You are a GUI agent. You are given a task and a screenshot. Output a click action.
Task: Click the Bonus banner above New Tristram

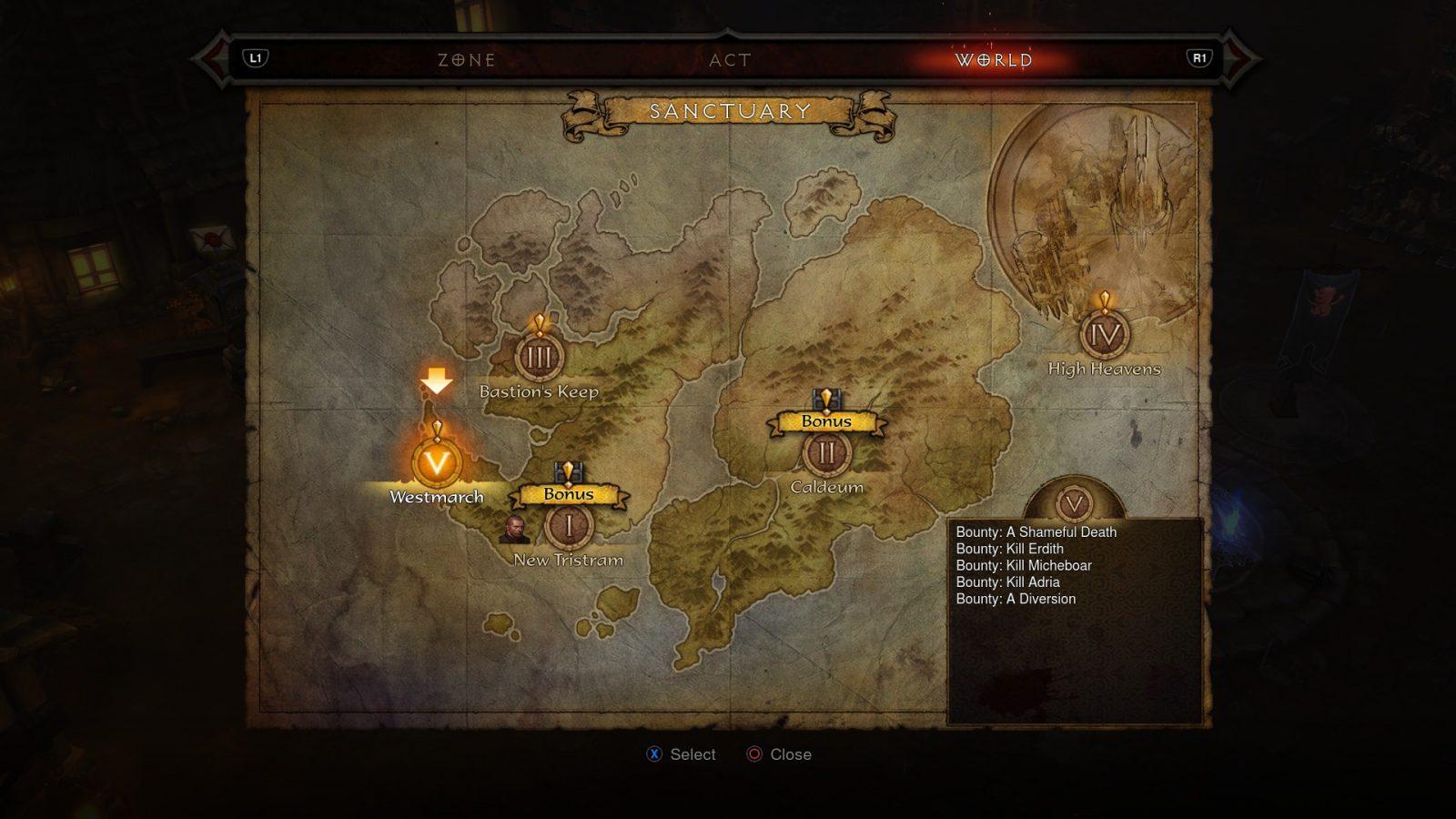click(569, 494)
